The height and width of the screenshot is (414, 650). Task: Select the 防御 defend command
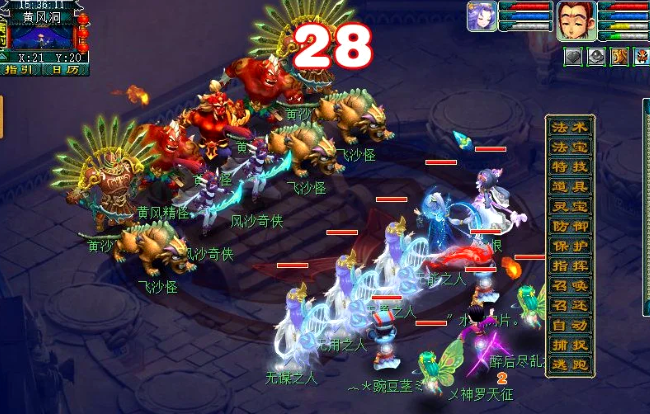click(572, 226)
